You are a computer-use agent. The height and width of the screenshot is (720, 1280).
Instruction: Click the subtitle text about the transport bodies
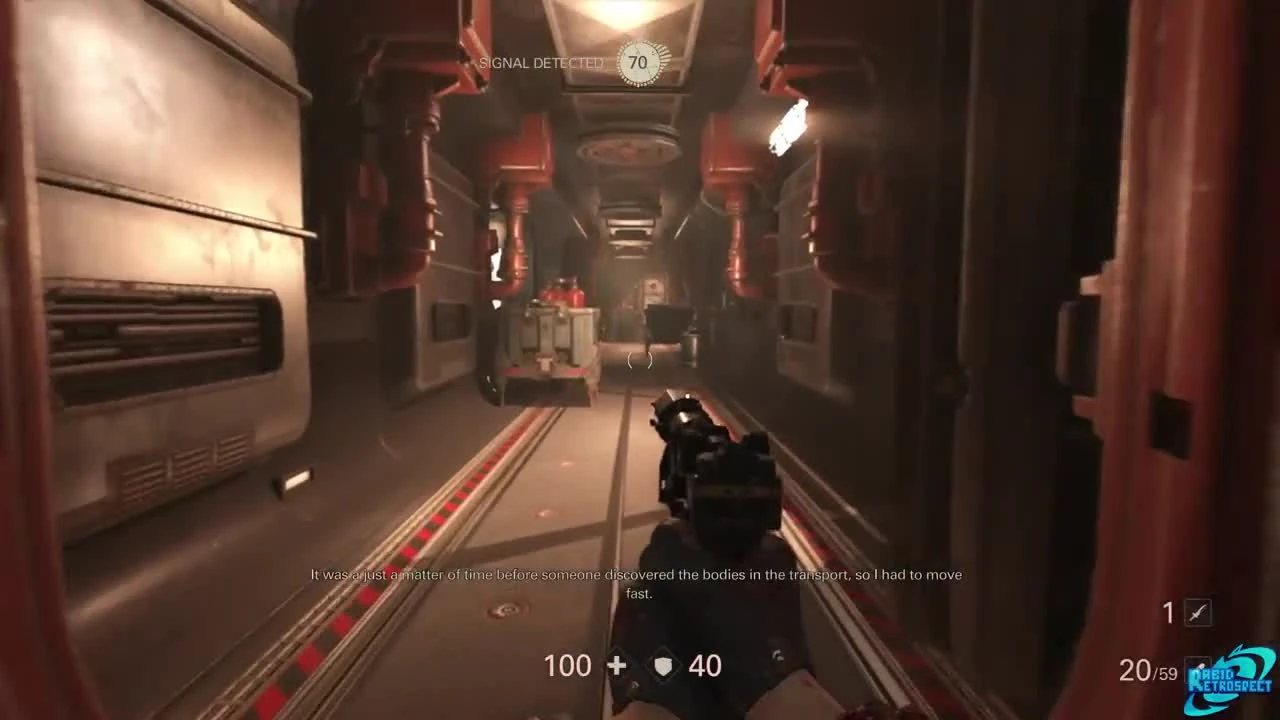(x=637, y=583)
